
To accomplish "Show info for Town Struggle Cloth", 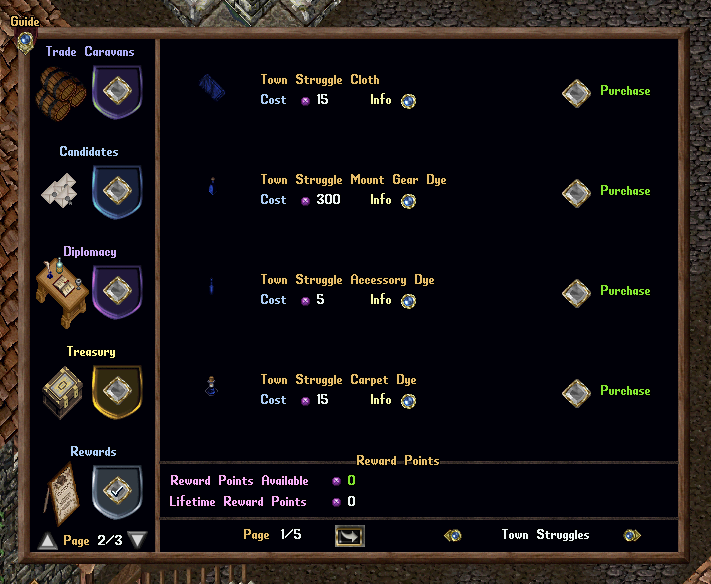I will tap(408, 101).
